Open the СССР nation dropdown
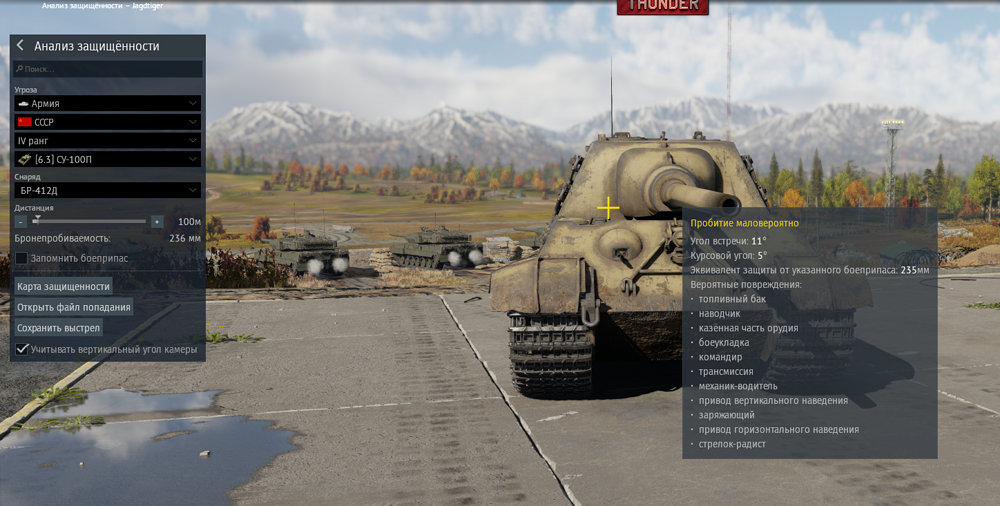Image resolution: width=1000 pixels, height=506 pixels. click(107, 122)
